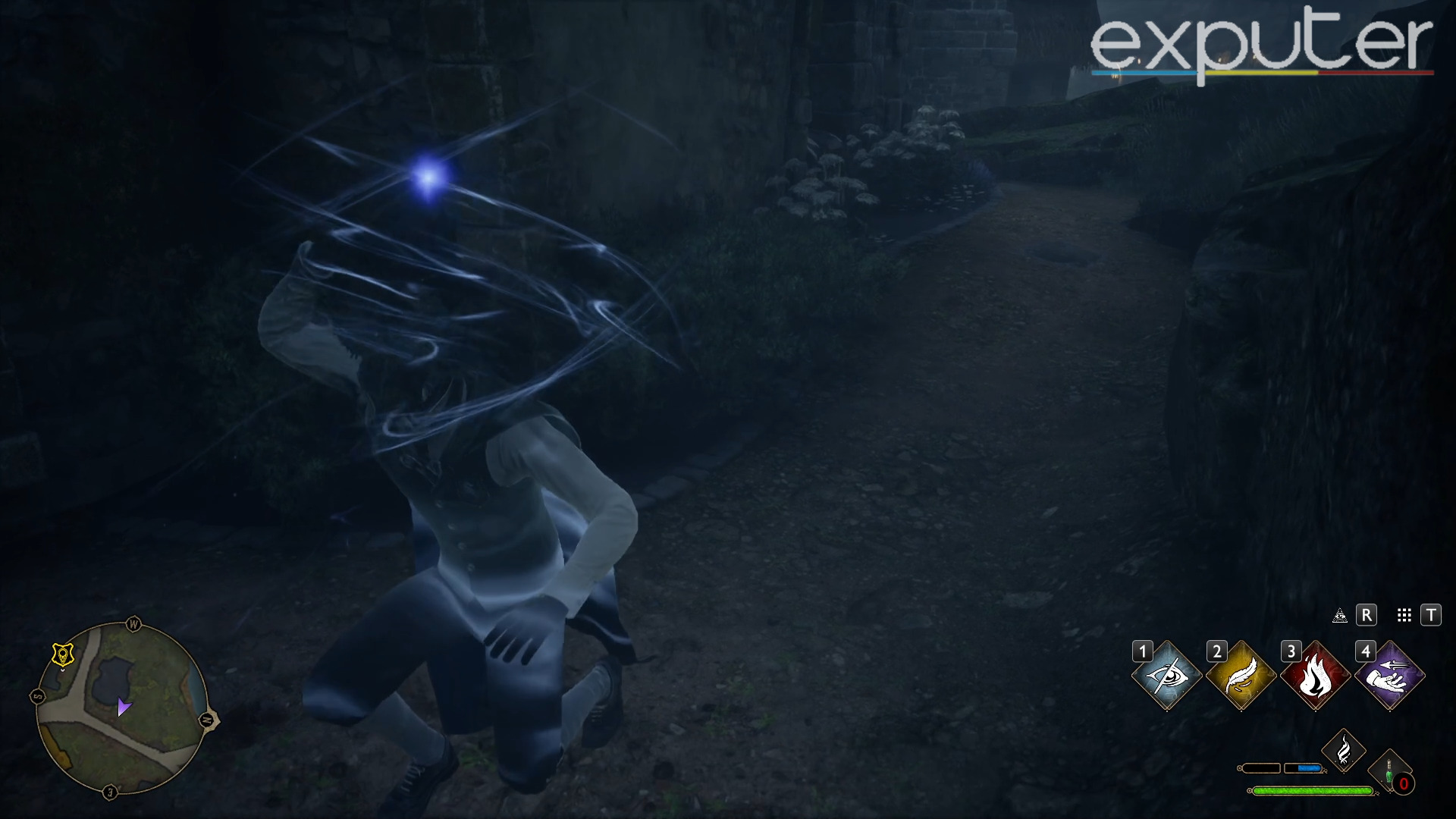The width and height of the screenshot is (1456, 819).
Task: Open the circular minimap
Action: tap(122, 708)
